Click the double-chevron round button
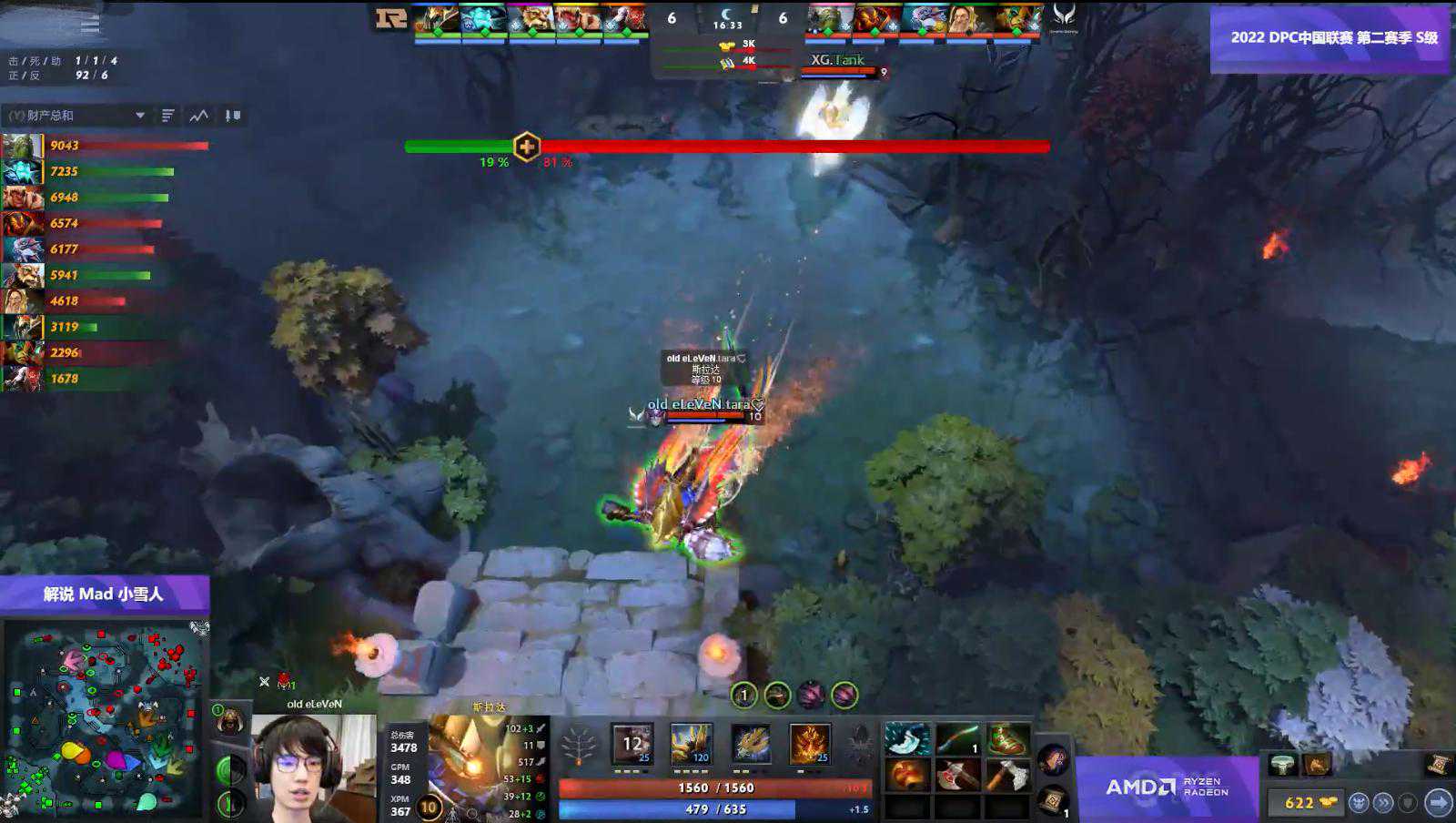 (x=1383, y=802)
